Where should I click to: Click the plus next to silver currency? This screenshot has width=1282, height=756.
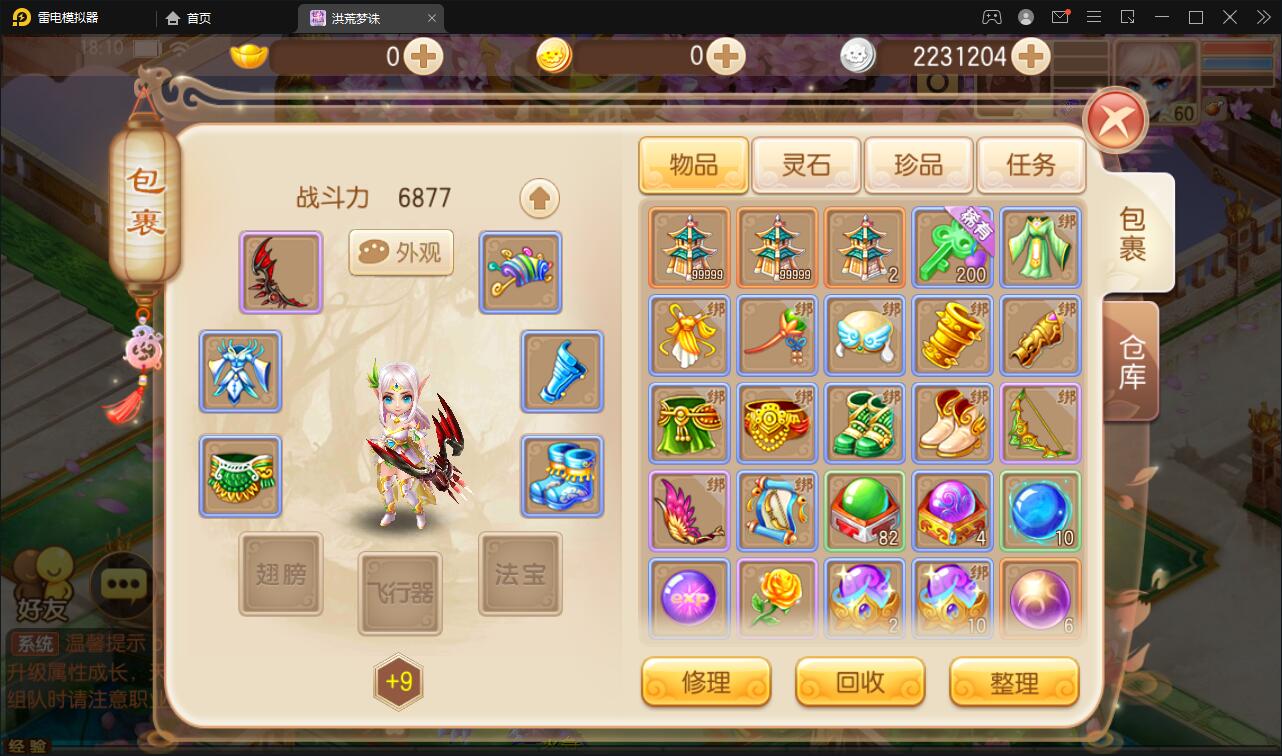[1030, 58]
